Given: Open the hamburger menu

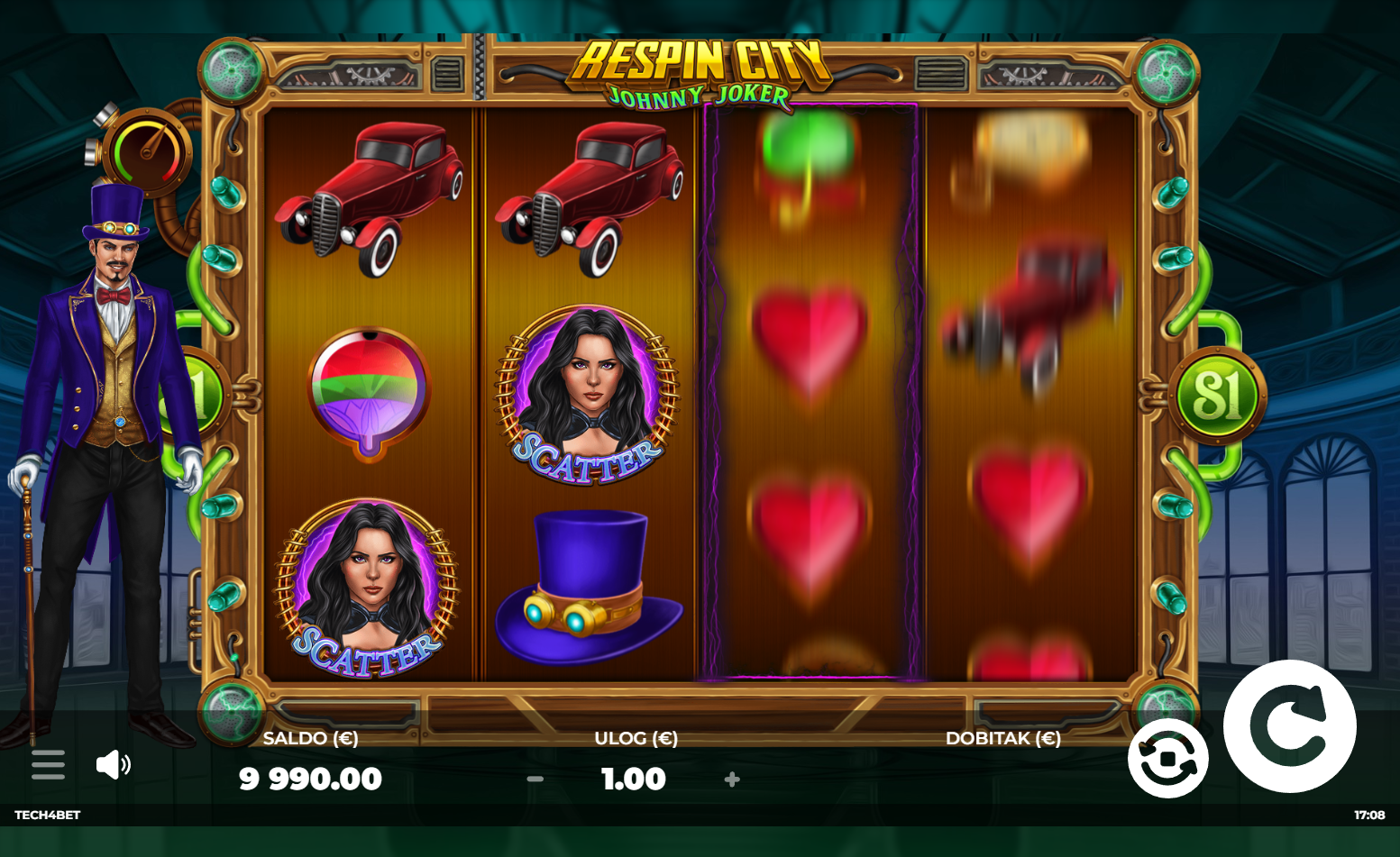Looking at the screenshot, I should (x=48, y=765).
